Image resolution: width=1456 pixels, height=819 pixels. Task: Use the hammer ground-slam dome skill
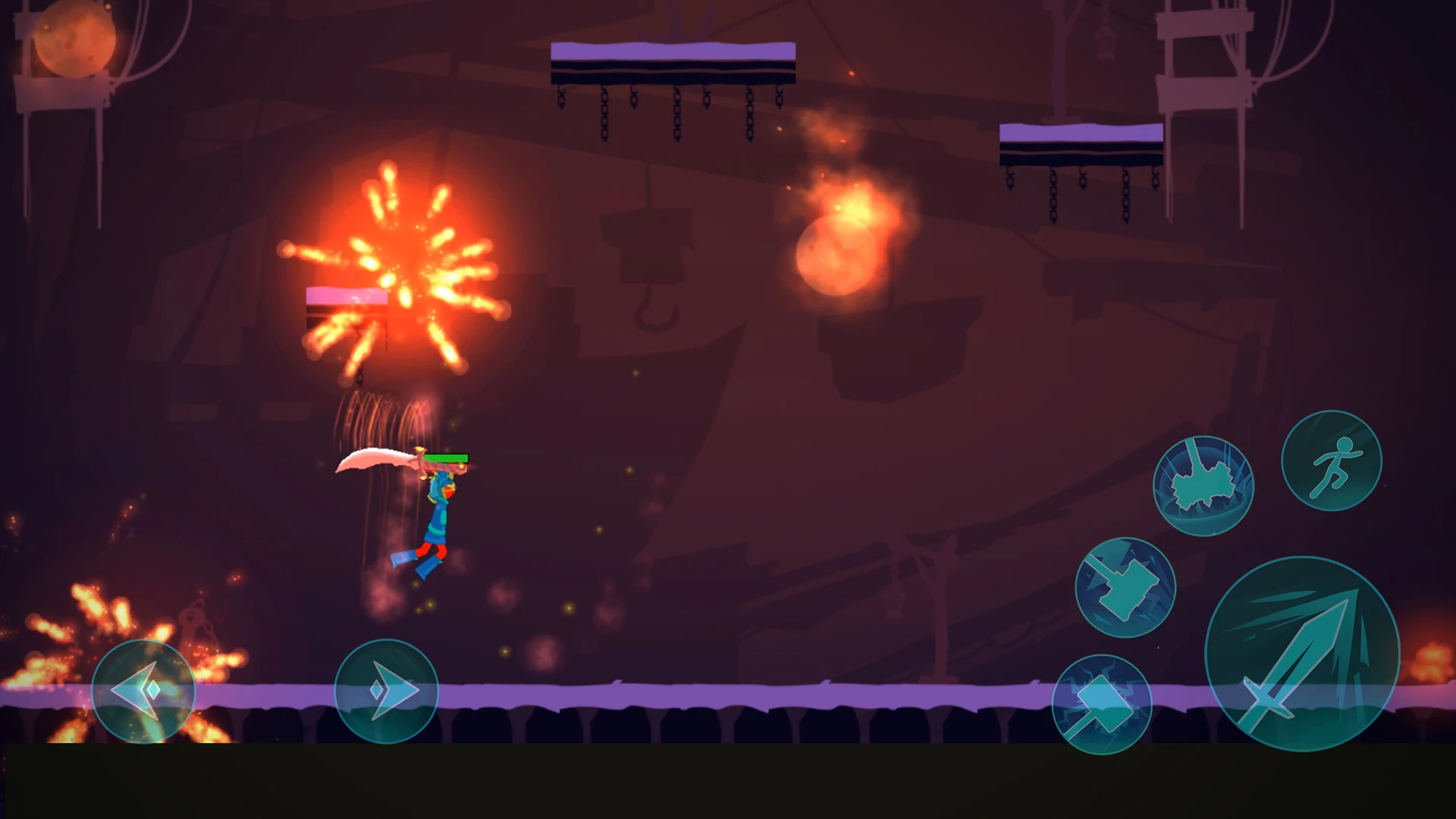(1203, 486)
